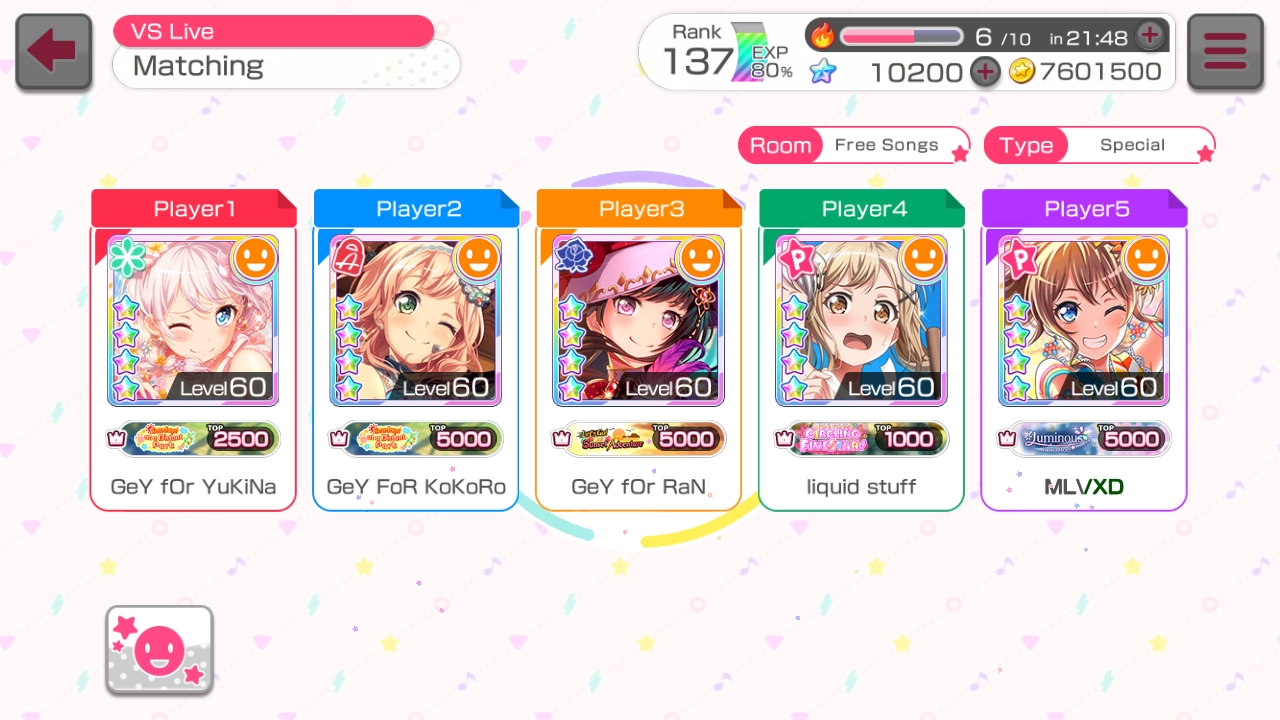Go back with the red arrow button
Image resolution: width=1280 pixels, height=720 pixels.
pyautogui.click(x=54, y=52)
